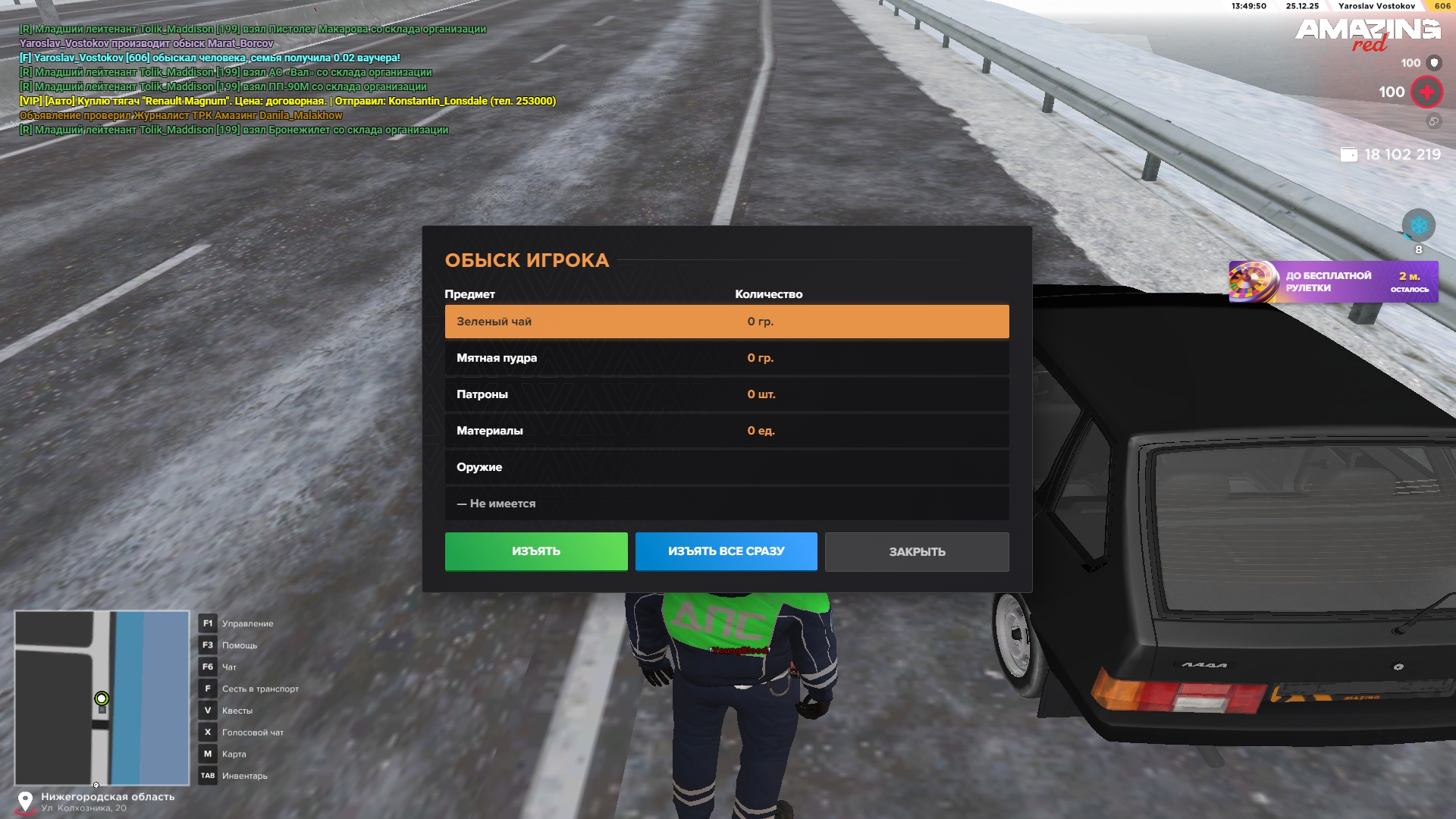Select the Патроны item row
This screenshot has width=1456, height=819.
click(x=726, y=394)
